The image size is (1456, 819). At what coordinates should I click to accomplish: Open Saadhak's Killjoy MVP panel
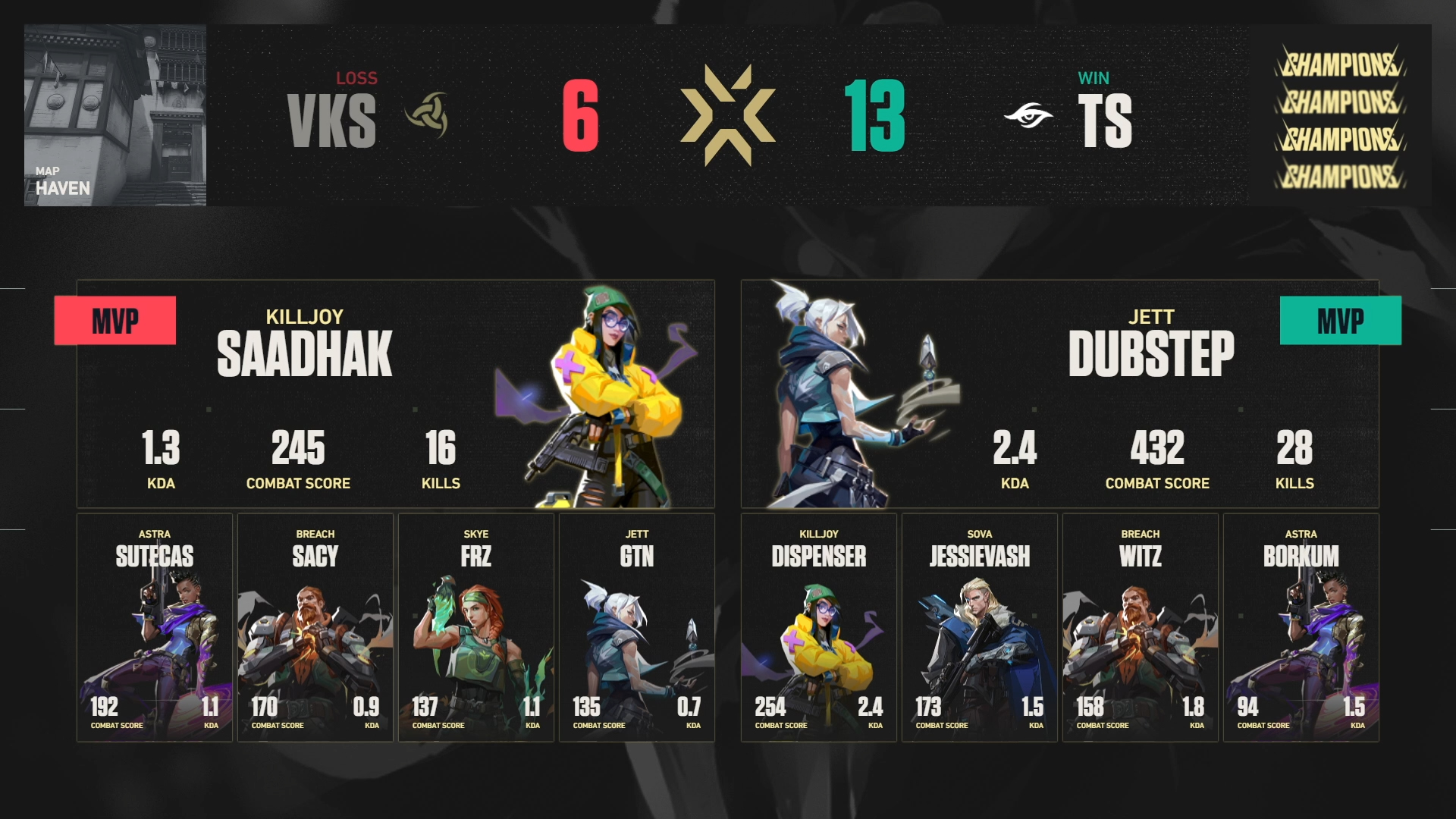[395, 394]
